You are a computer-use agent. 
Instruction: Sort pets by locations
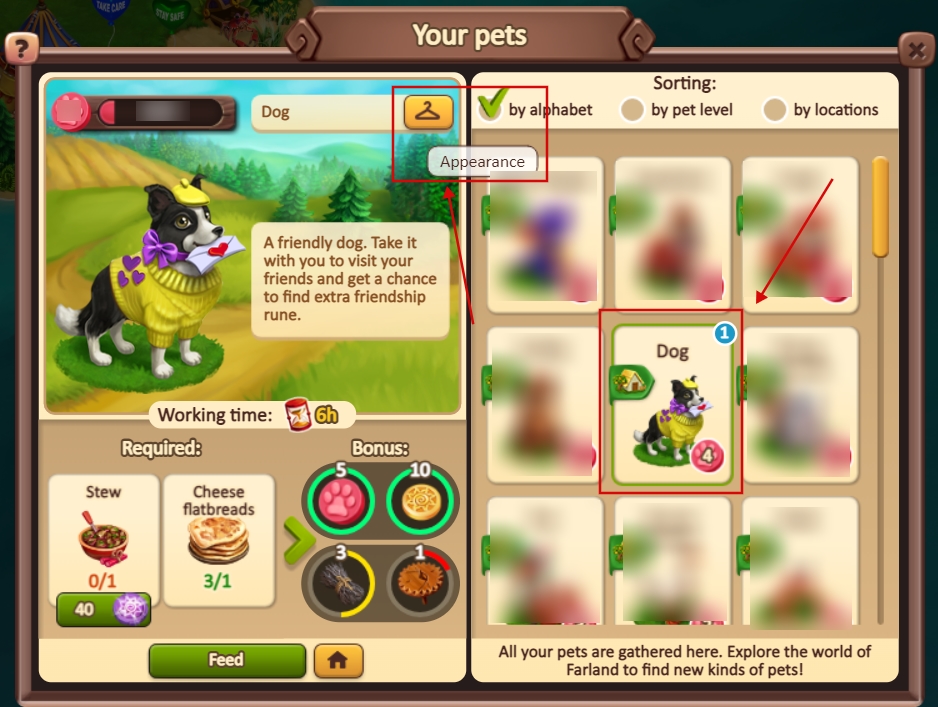774,110
